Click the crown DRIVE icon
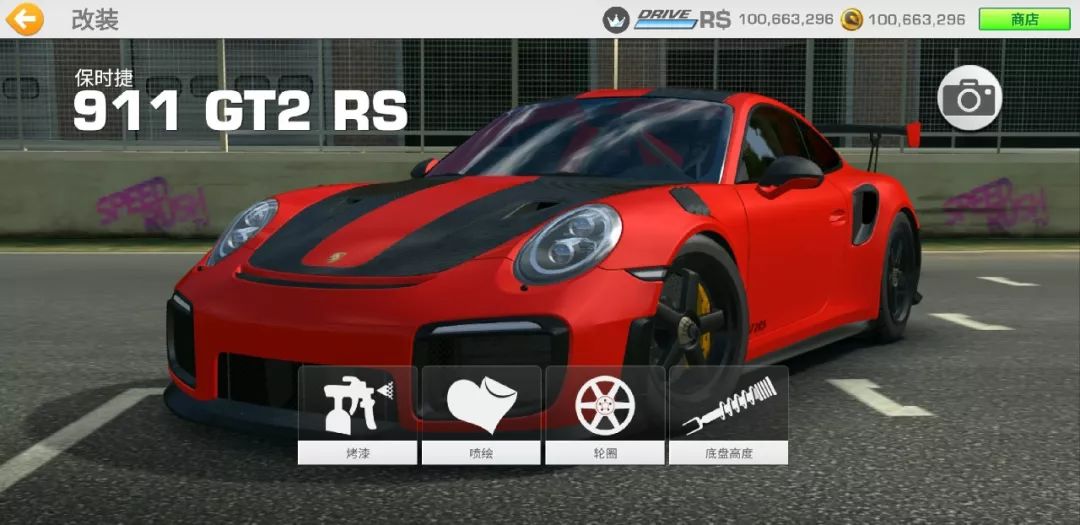The height and width of the screenshot is (525, 1080). (616, 19)
